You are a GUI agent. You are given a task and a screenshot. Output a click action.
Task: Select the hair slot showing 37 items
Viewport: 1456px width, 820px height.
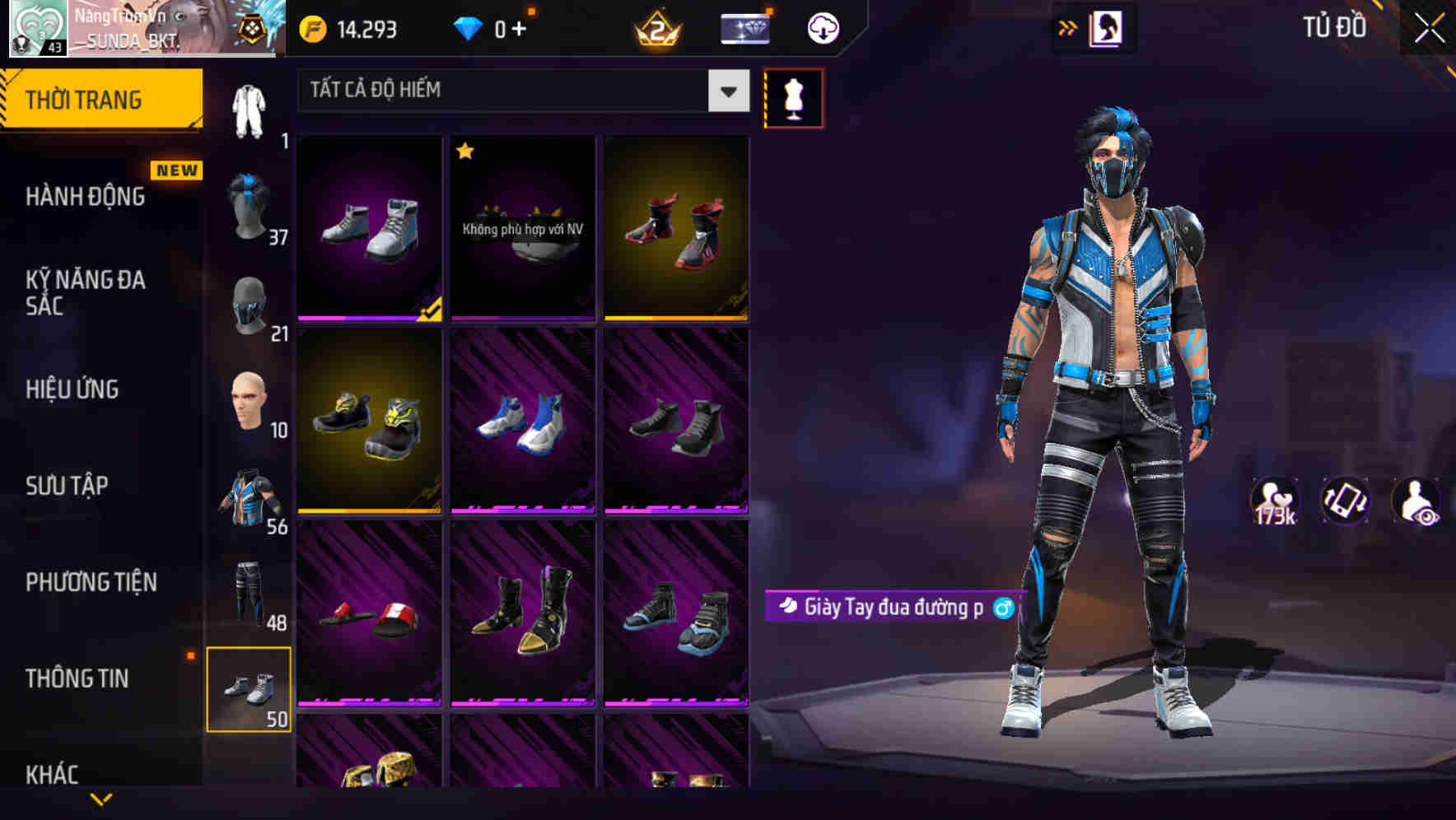[250, 200]
